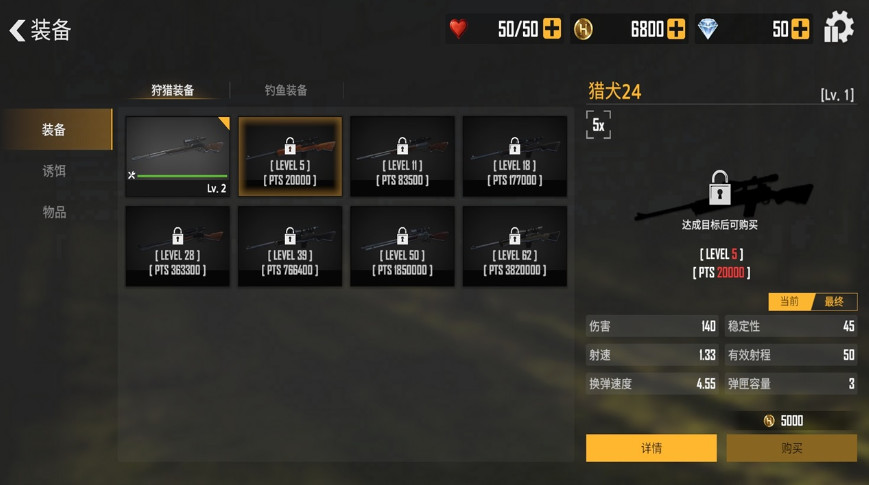Choose the locked LEVEL 62 rifle

click(x=514, y=246)
